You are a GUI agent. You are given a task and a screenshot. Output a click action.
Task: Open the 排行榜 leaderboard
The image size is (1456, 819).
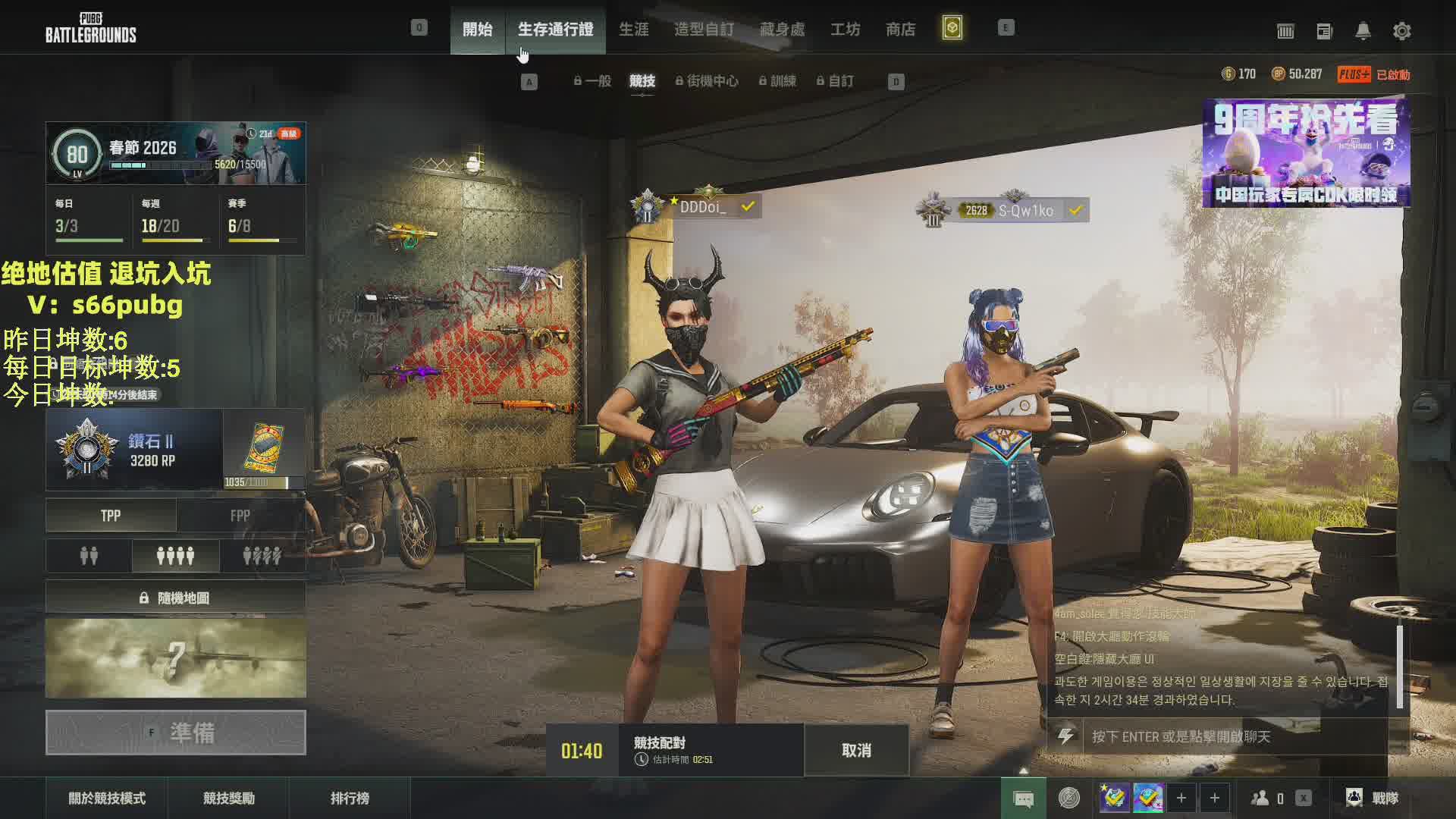(x=350, y=799)
